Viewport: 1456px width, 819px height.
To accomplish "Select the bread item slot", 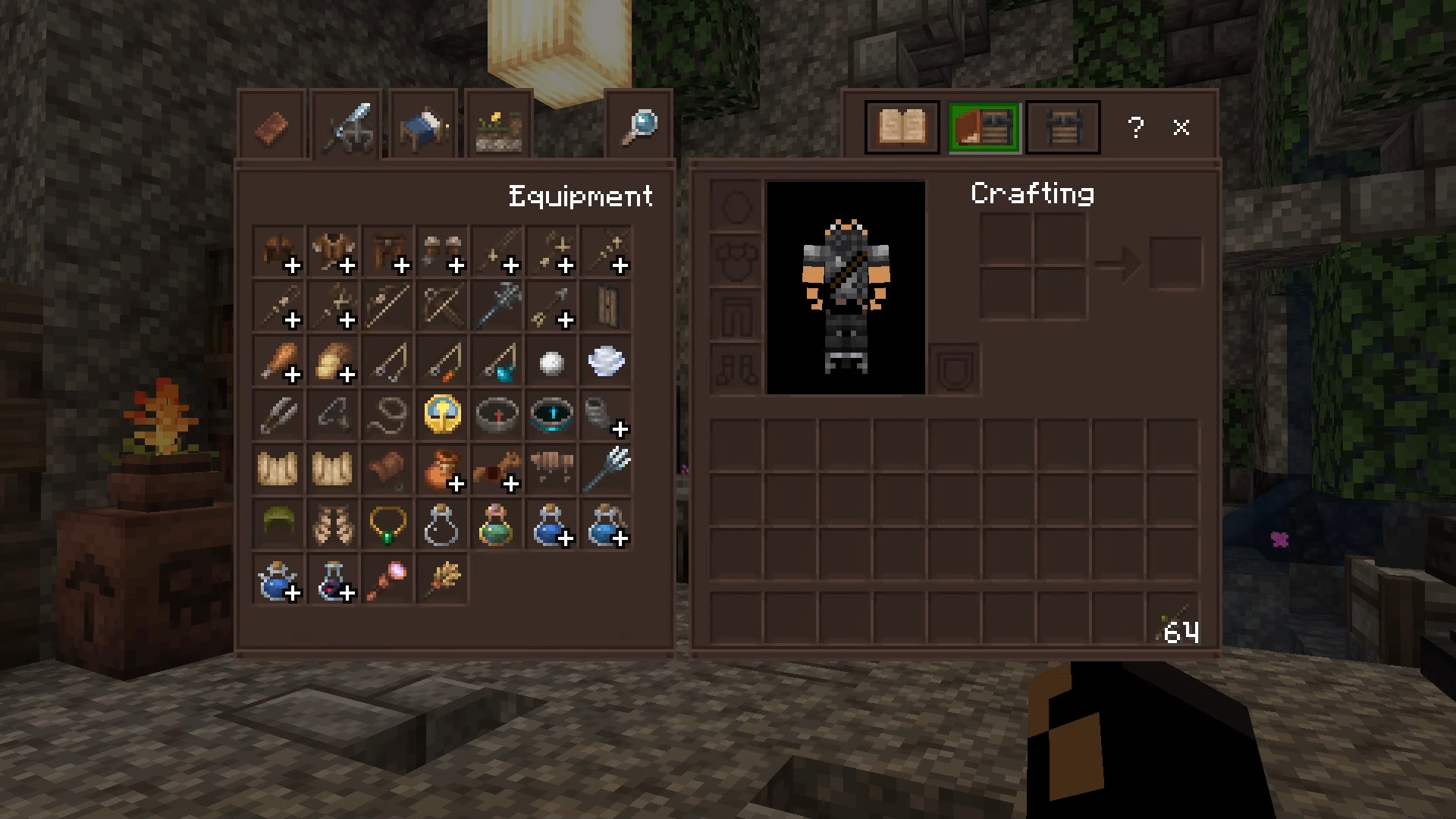I will coord(334,361).
